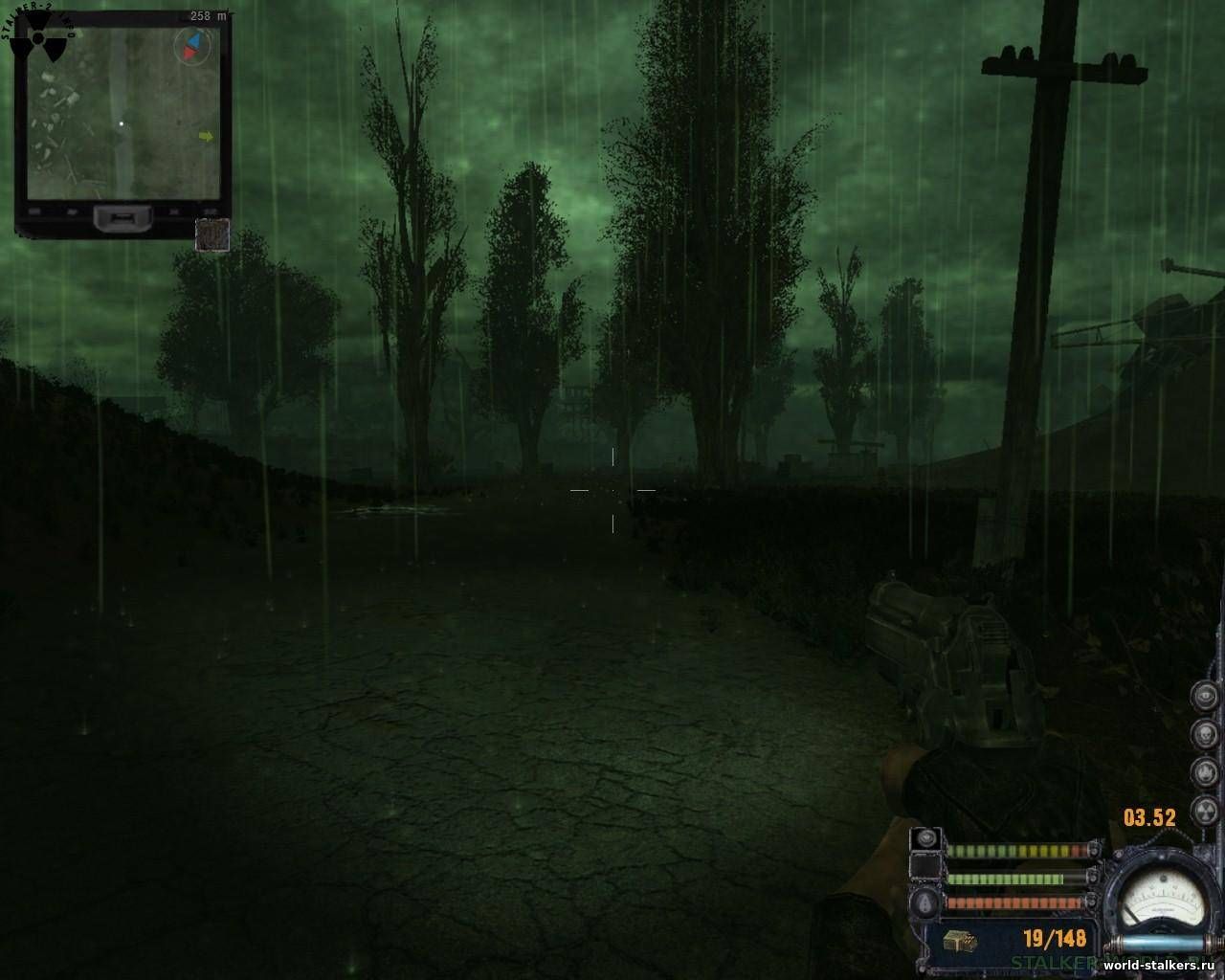The image size is (1225, 980).
Task: Select the bullet icon next to the status bars
Action: tap(924, 903)
